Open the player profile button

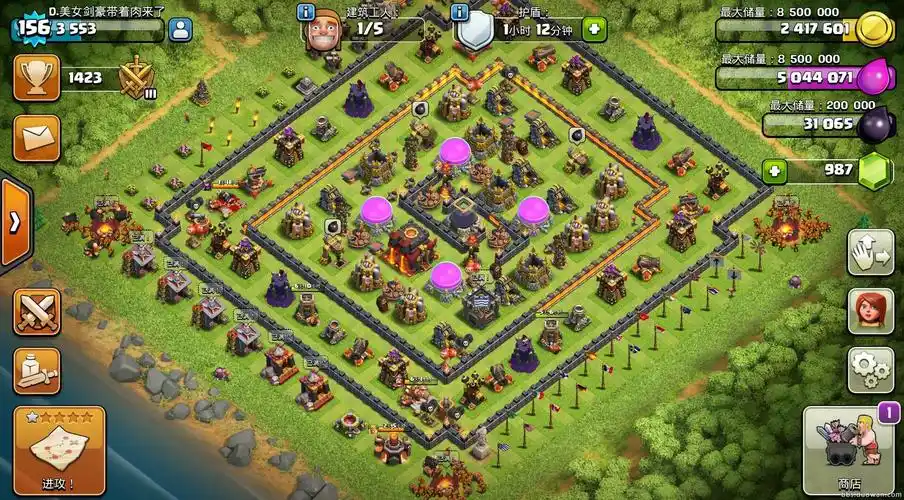[181, 28]
